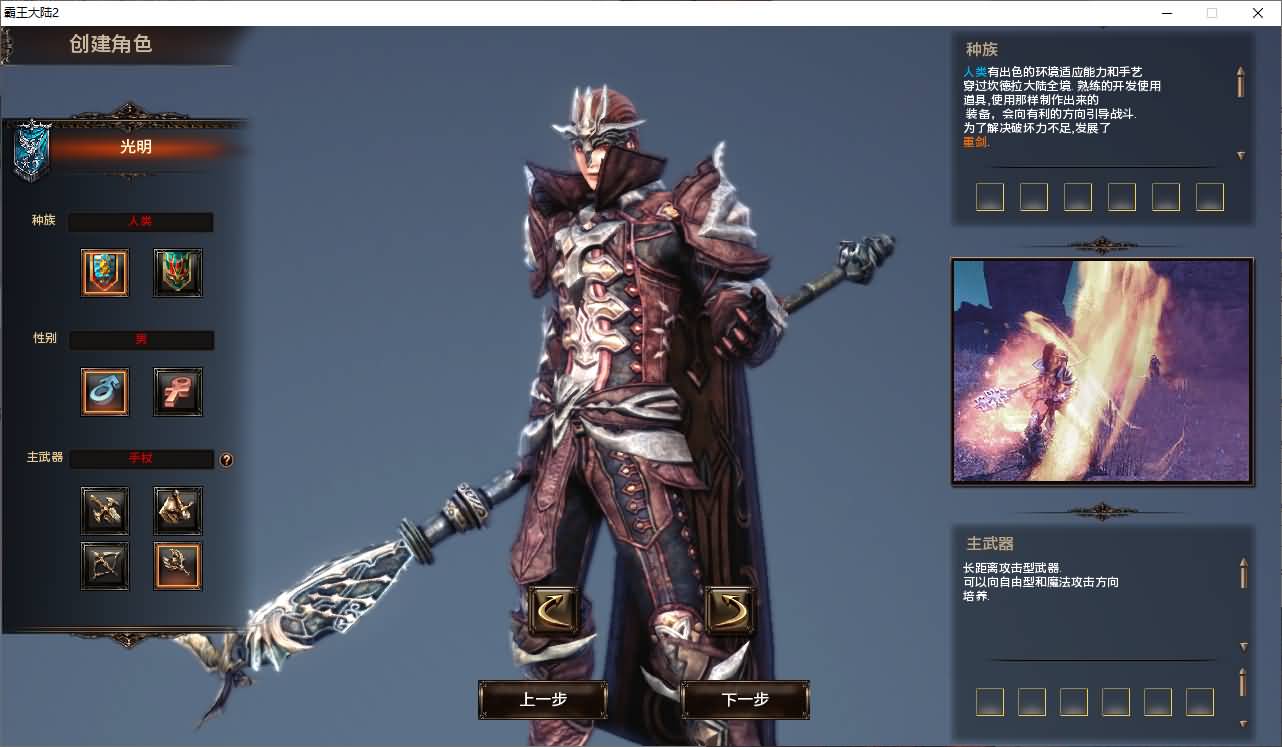Open the 种族 info panel header
1282x747 pixels.
tap(980, 48)
